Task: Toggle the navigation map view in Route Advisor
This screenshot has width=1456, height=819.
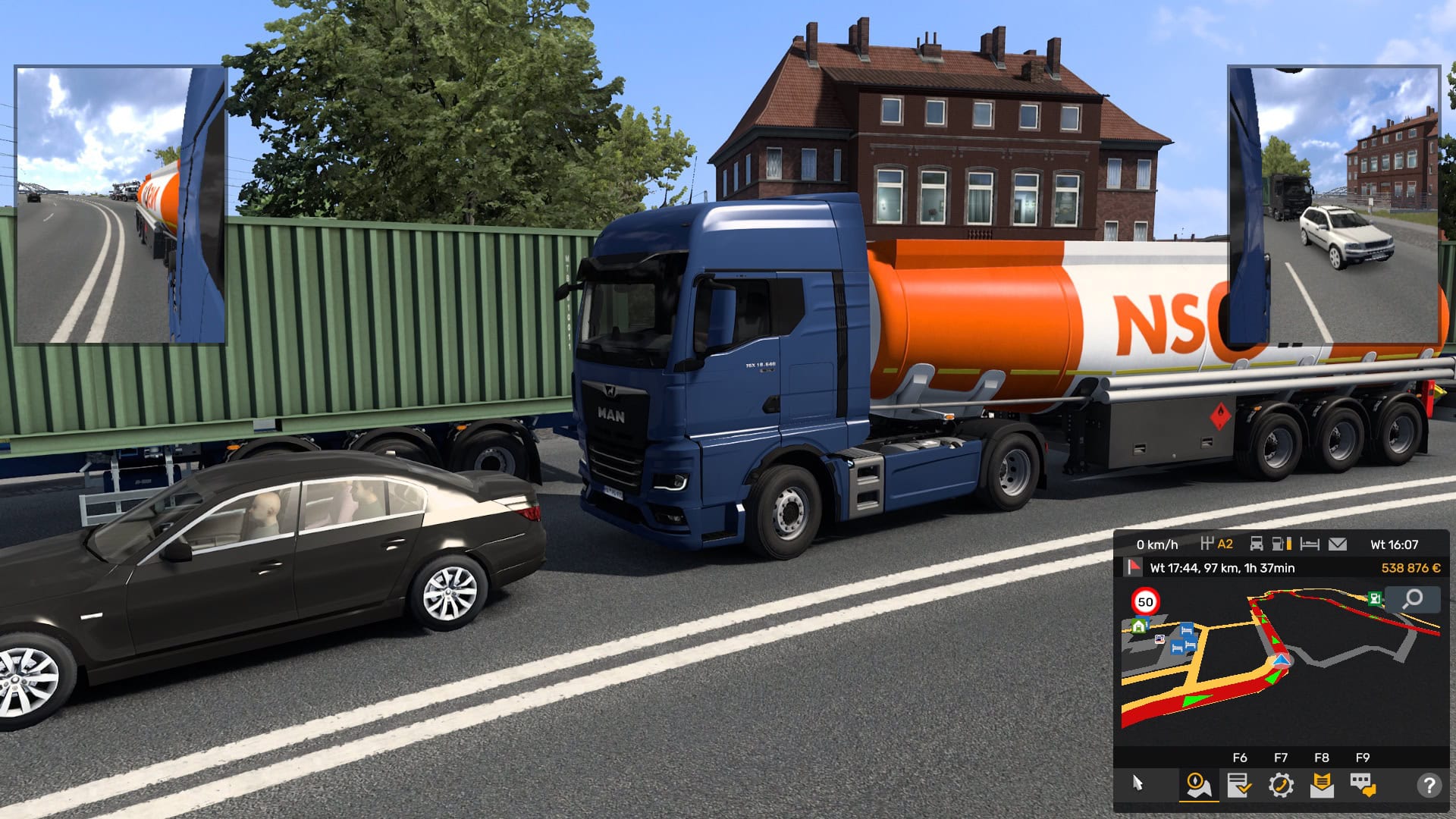Action: pos(1199,786)
